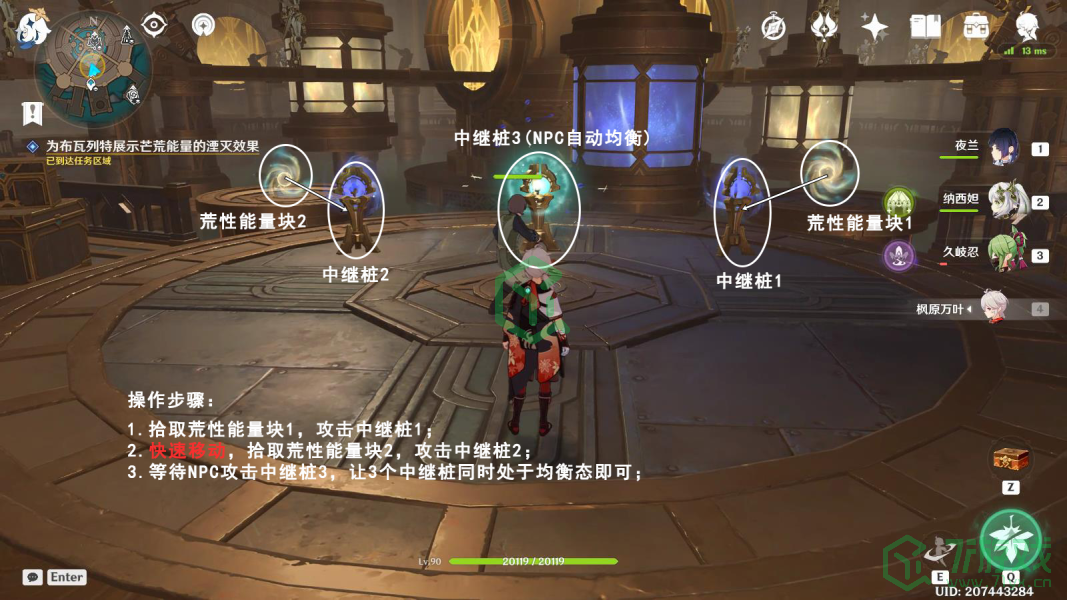Open the circular minimap
The width and height of the screenshot is (1067, 600).
click(93, 68)
